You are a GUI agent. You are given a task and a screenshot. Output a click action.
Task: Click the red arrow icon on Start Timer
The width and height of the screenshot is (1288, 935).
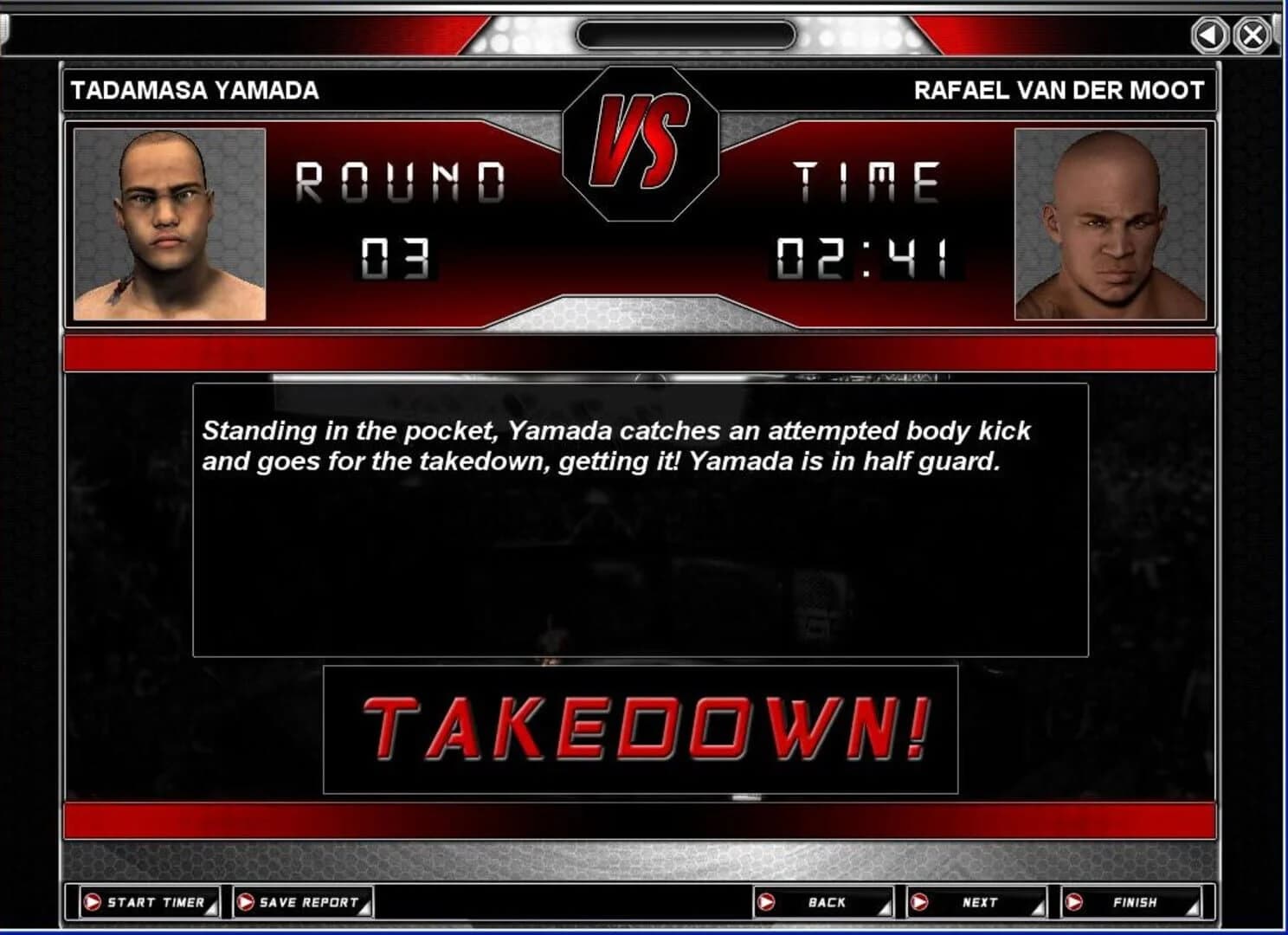91,903
